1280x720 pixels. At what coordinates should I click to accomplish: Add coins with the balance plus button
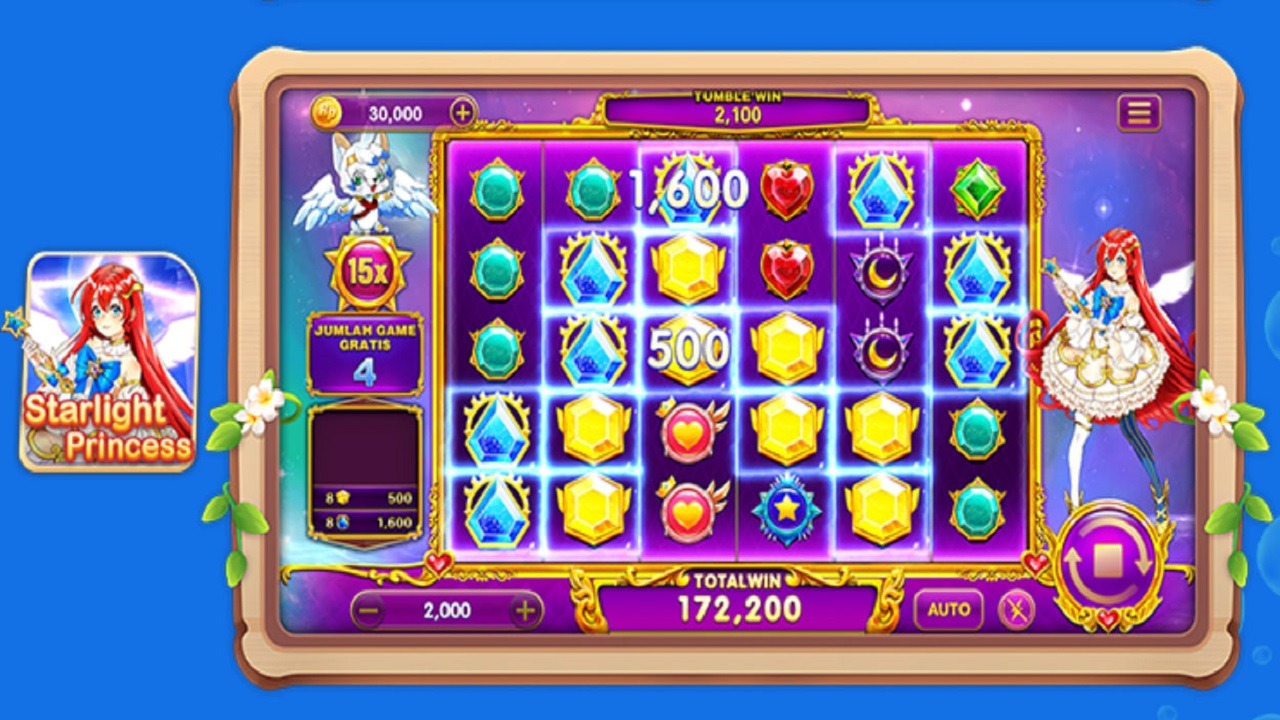click(x=462, y=113)
